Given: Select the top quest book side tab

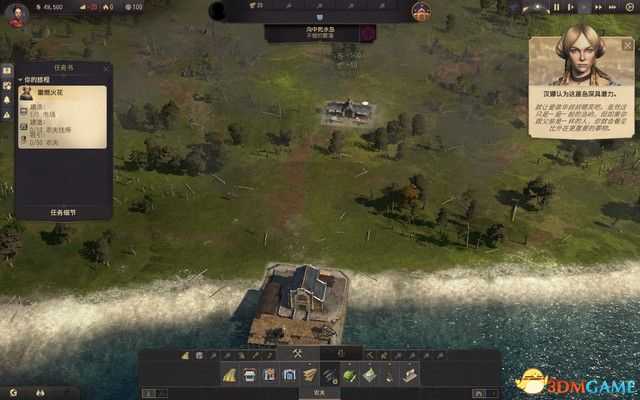Looking at the screenshot, I should (7, 72).
